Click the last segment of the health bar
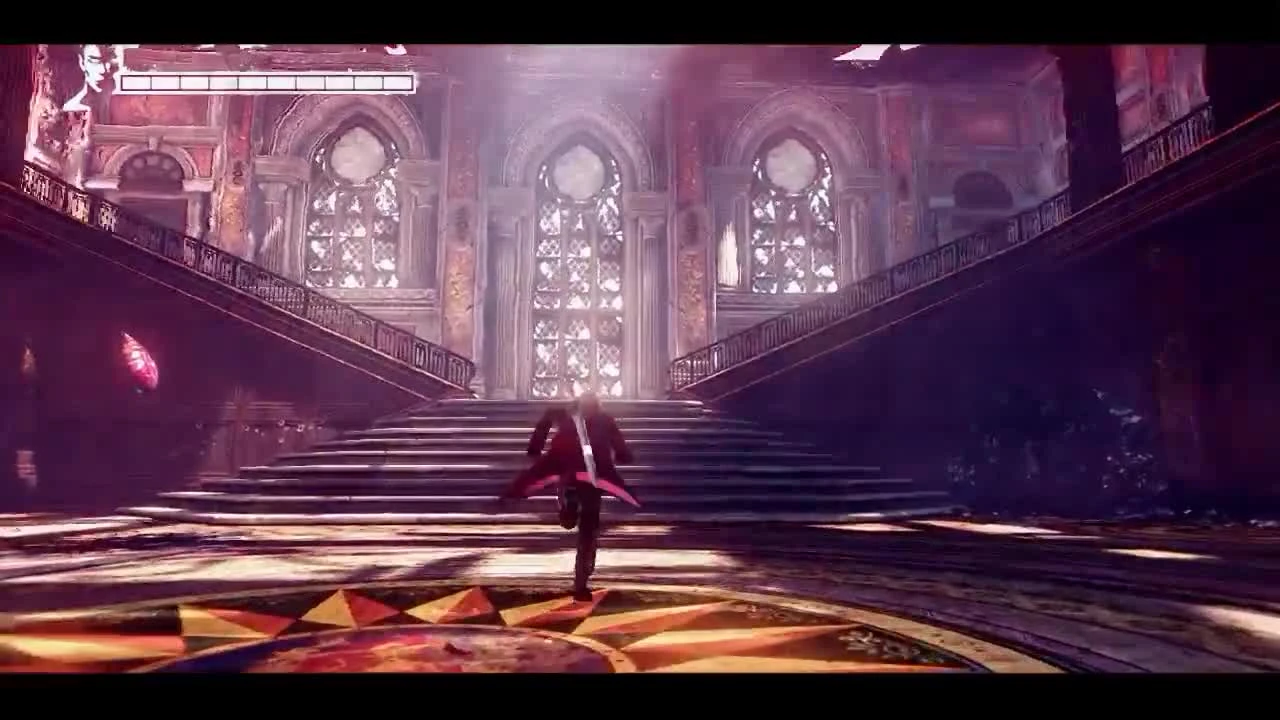The height and width of the screenshot is (720, 1280). 398,84
